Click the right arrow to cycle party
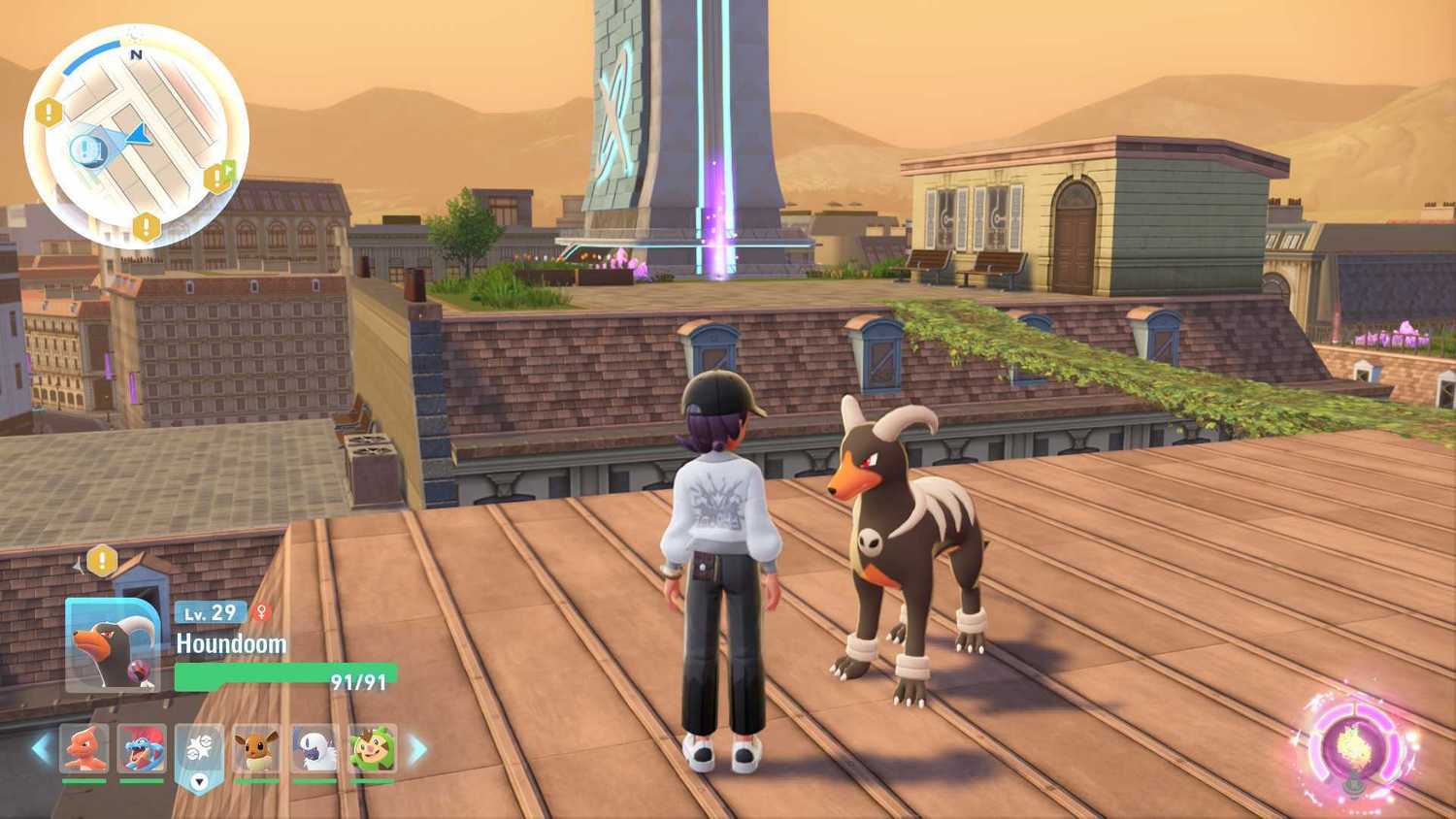The image size is (1456, 819). tap(417, 748)
